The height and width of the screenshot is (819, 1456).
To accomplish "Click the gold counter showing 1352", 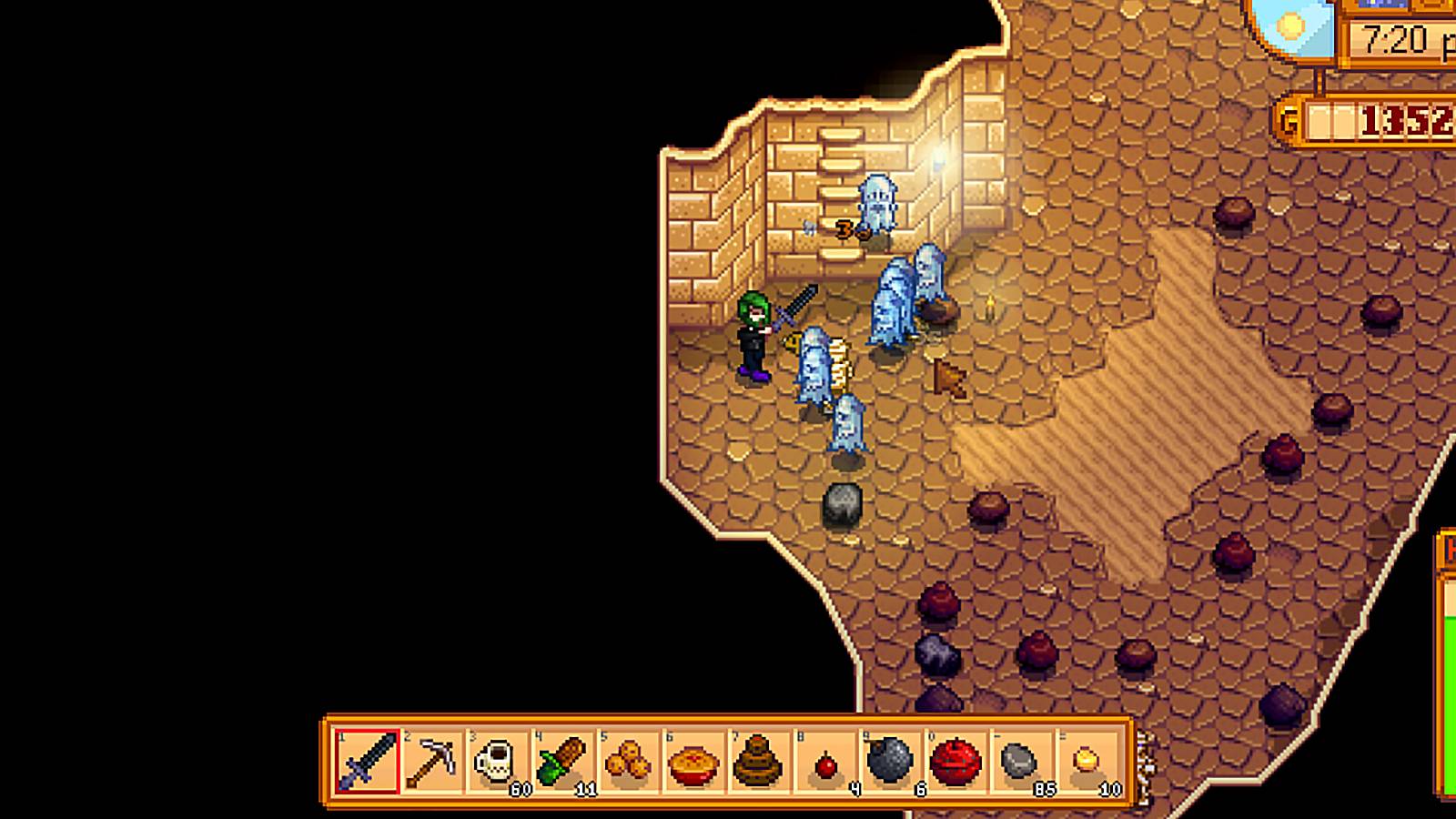I will click(x=1394, y=116).
